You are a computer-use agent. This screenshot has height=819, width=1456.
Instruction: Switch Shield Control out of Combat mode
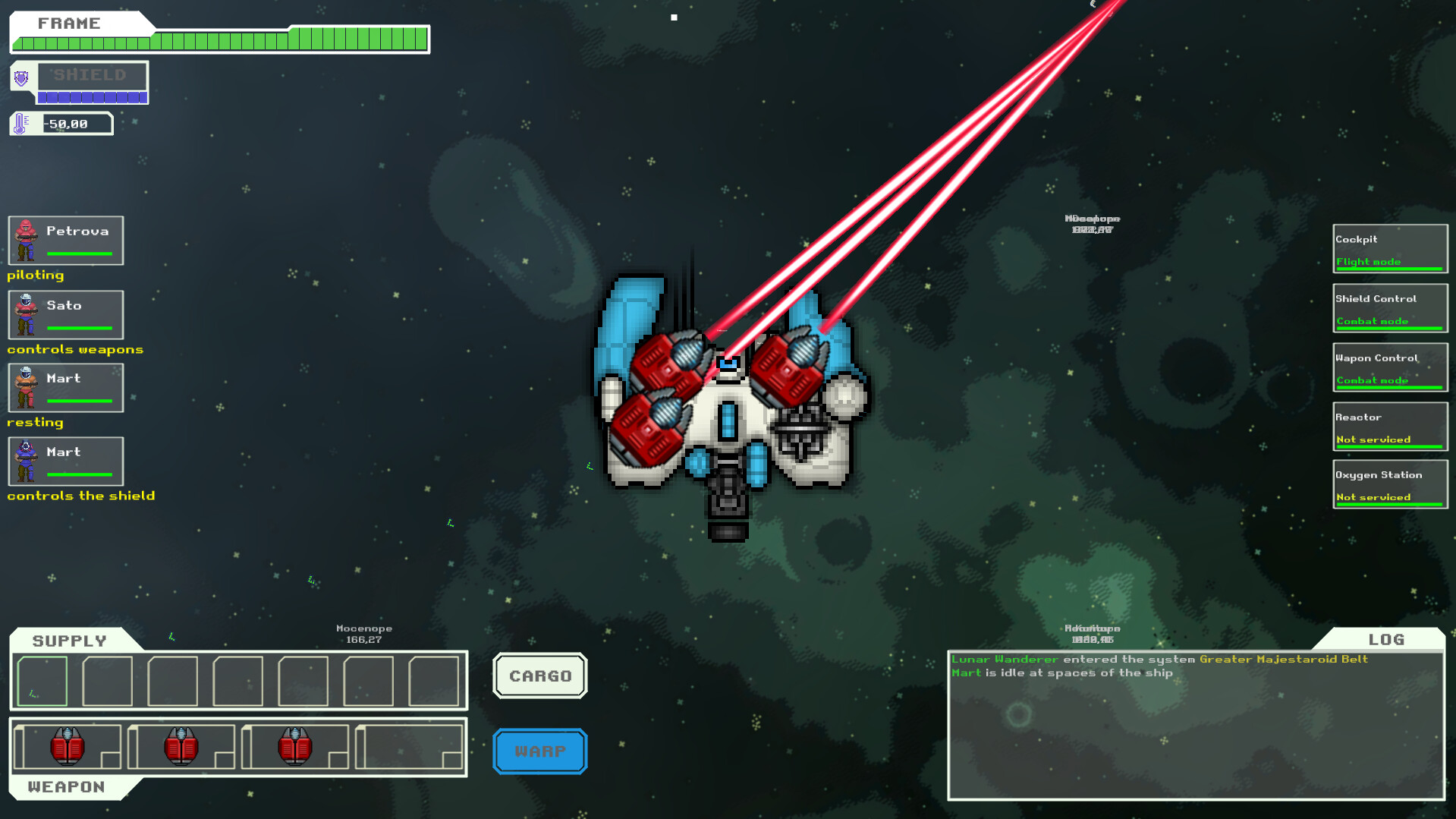point(1389,309)
